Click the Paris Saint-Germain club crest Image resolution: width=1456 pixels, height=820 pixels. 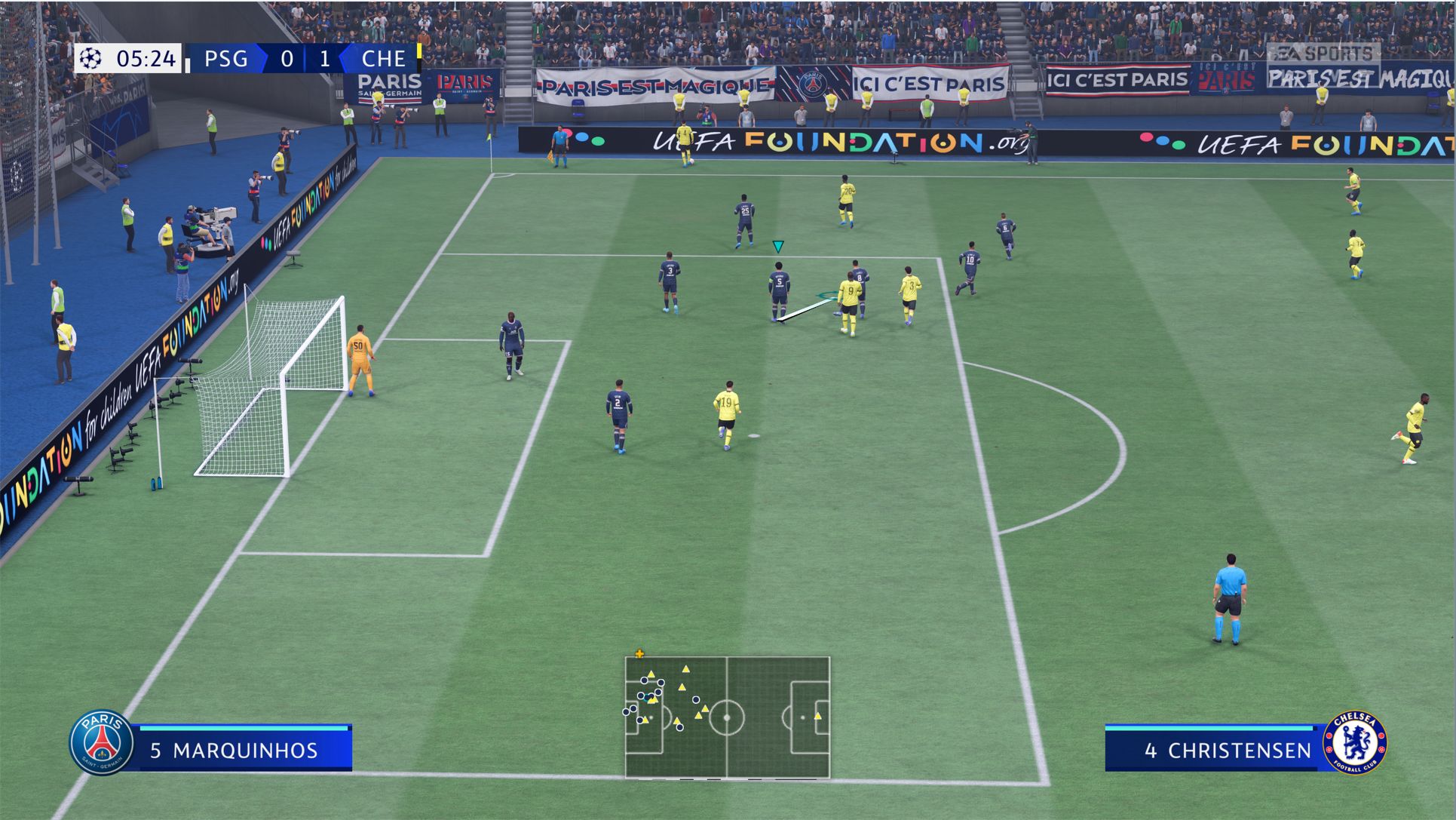[x=101, y=742]
